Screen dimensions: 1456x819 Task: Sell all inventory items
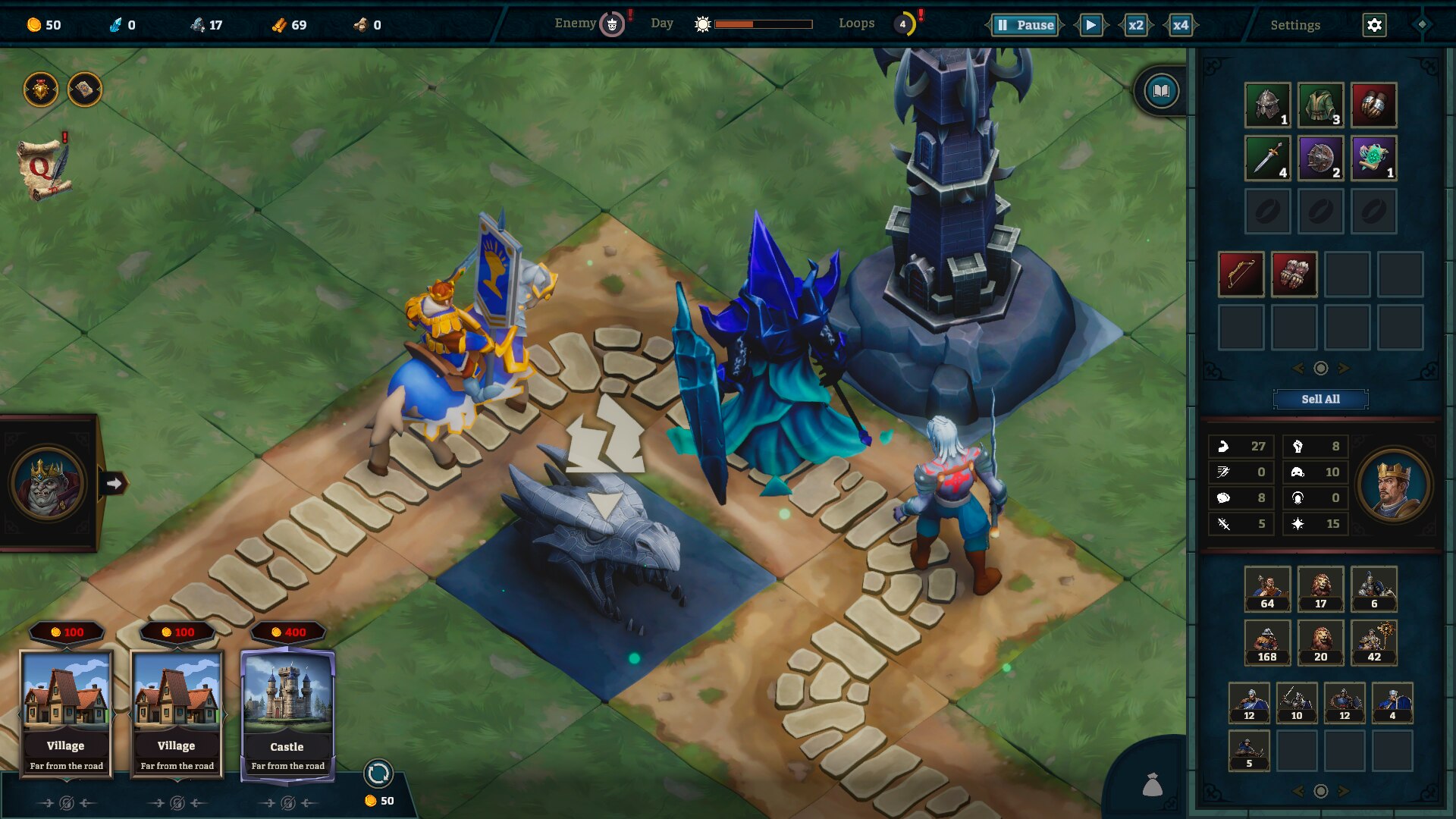click(1320, 399)
